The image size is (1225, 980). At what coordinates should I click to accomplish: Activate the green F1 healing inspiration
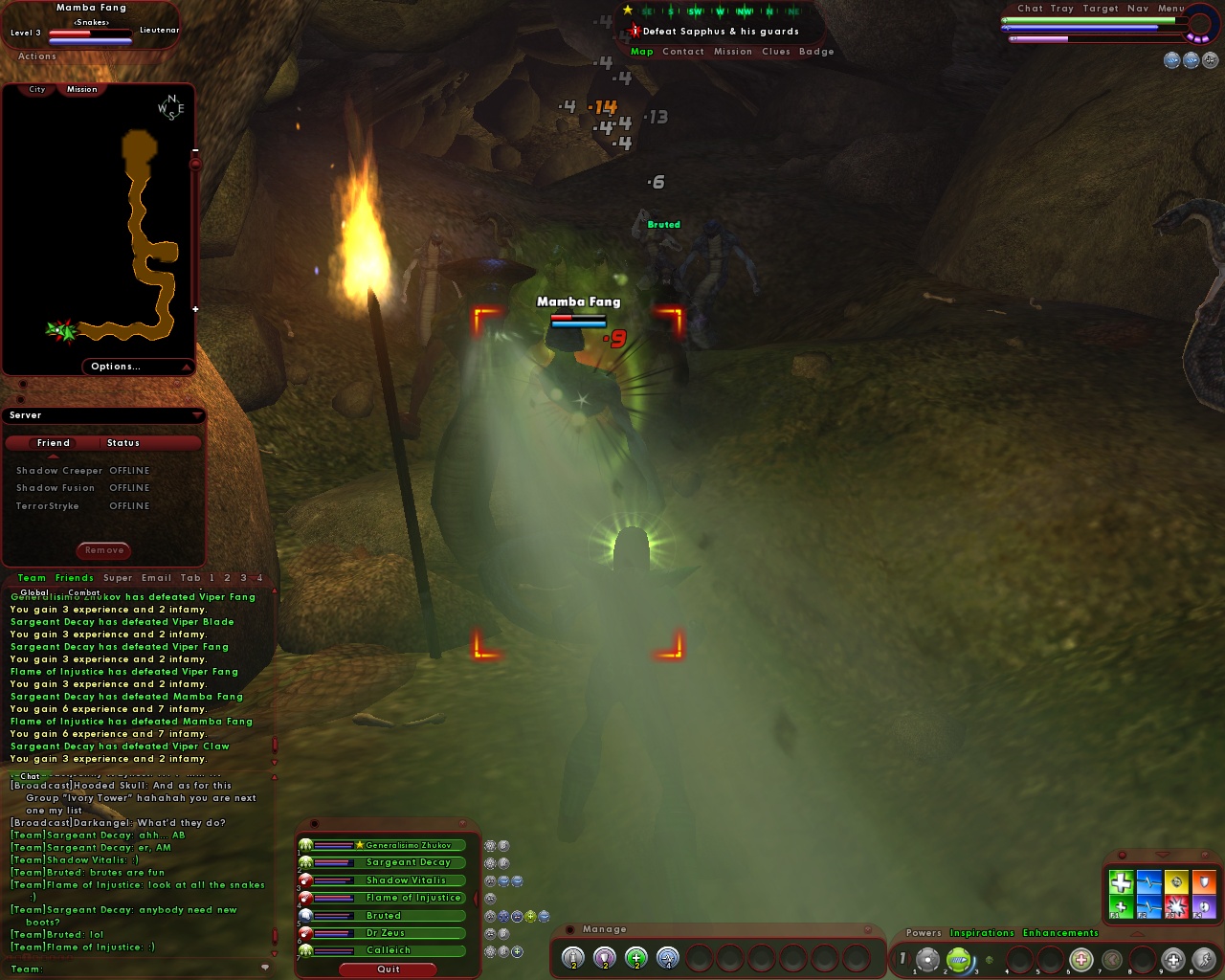[x=1122, y=904]
